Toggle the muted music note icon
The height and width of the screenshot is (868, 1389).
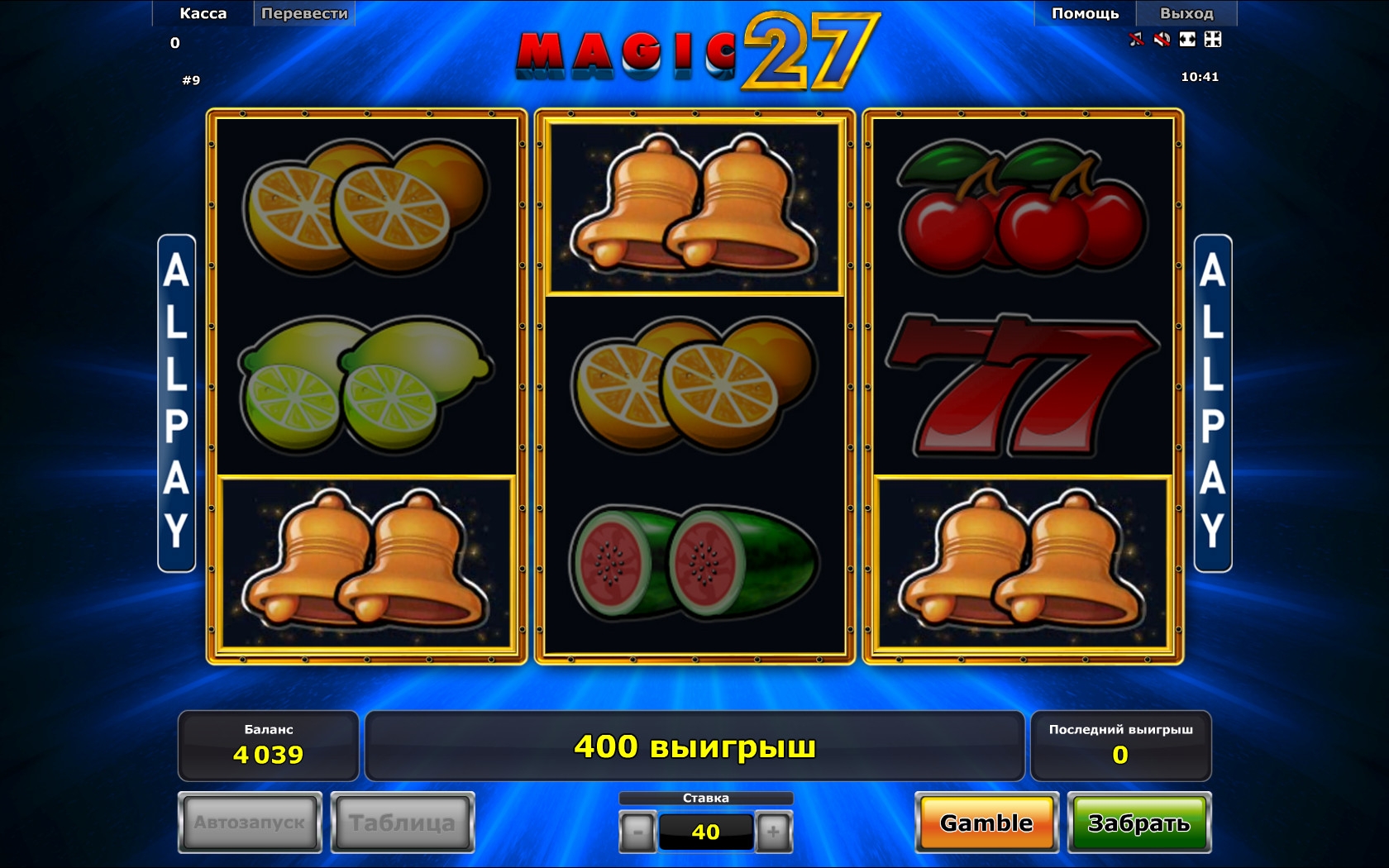point(1137,39)
